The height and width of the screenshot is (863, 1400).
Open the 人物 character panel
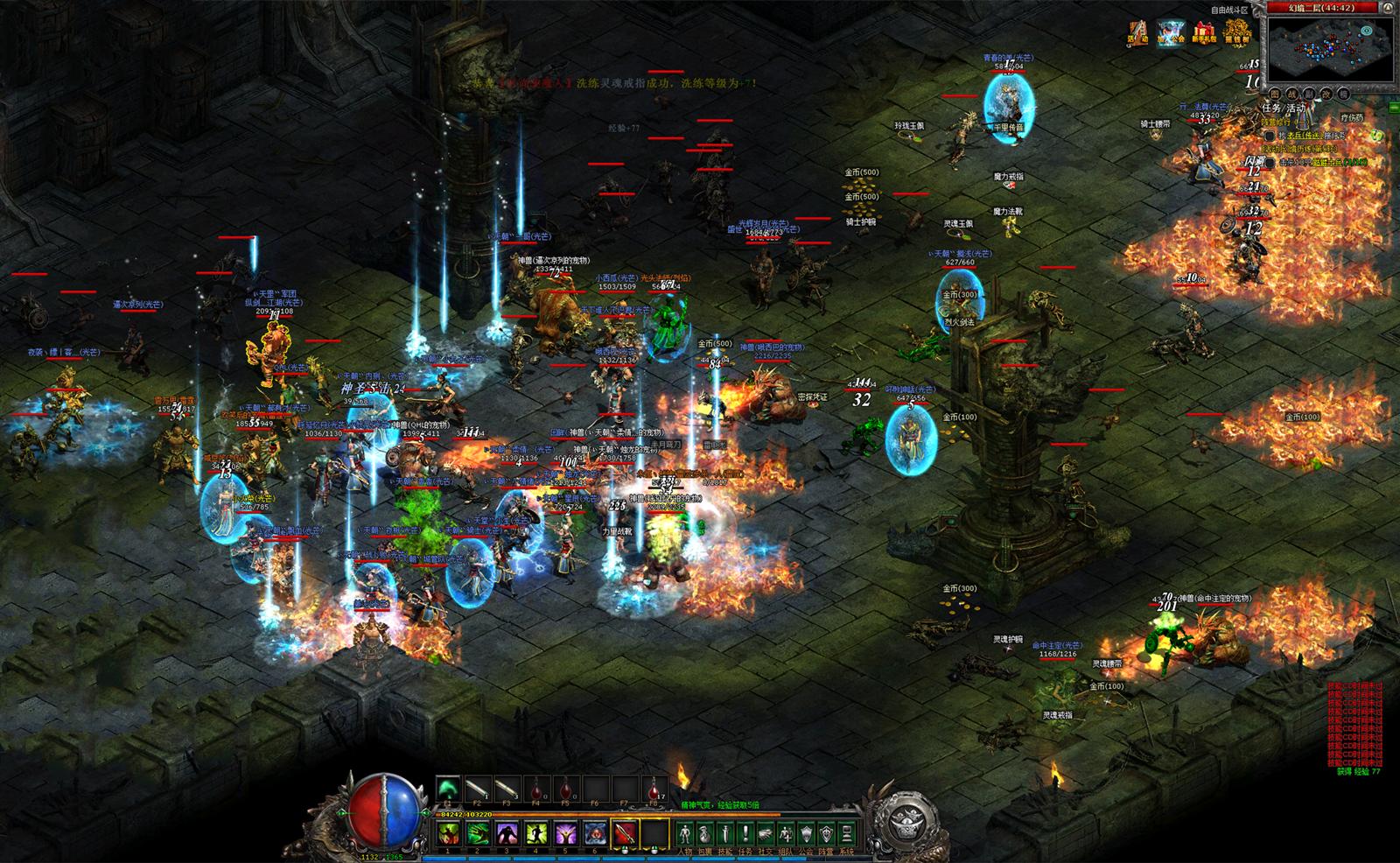click(x=685, y=834)
